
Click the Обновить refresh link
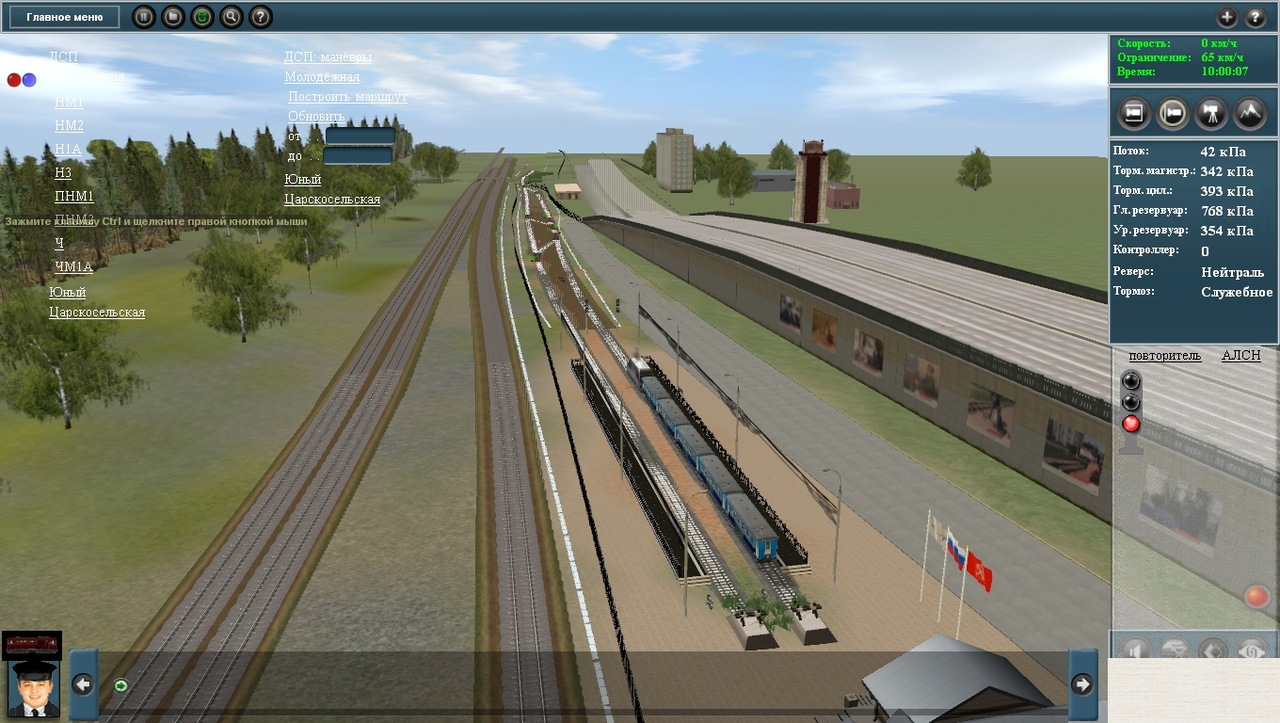click(316, 116)
